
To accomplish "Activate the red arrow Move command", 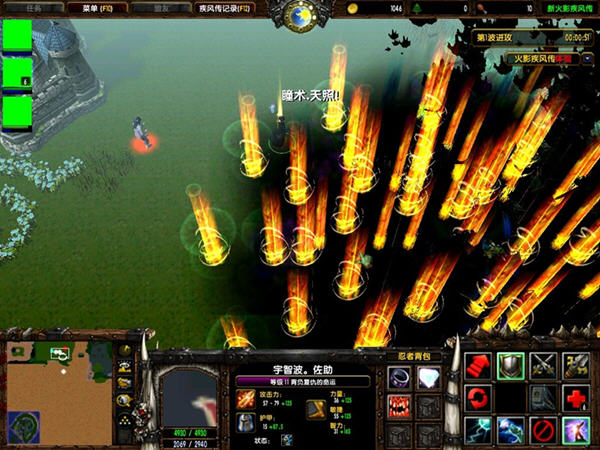I will [x=478, y=366].
